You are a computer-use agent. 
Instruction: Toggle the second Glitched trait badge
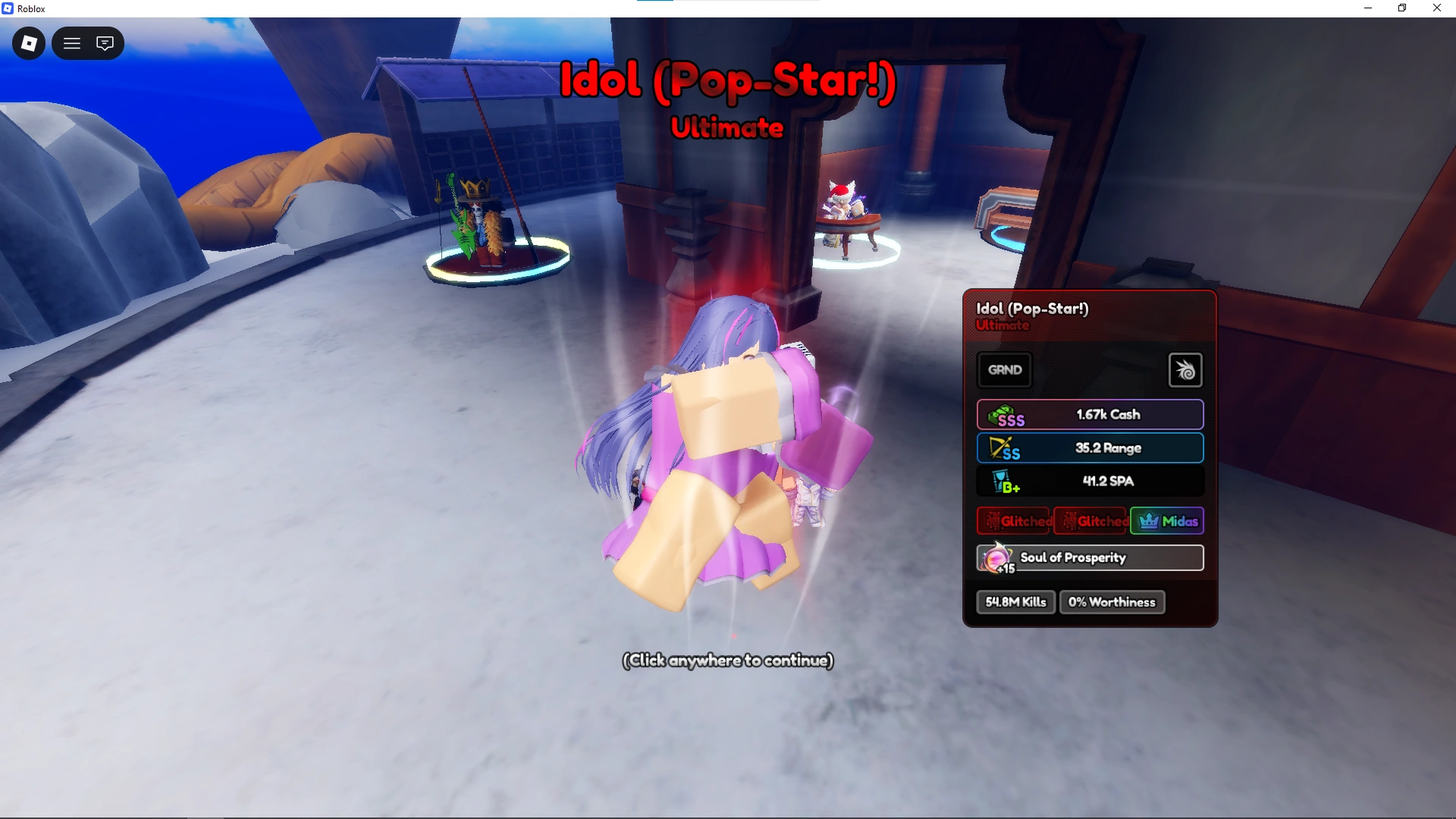click(x=1090, y=521)
